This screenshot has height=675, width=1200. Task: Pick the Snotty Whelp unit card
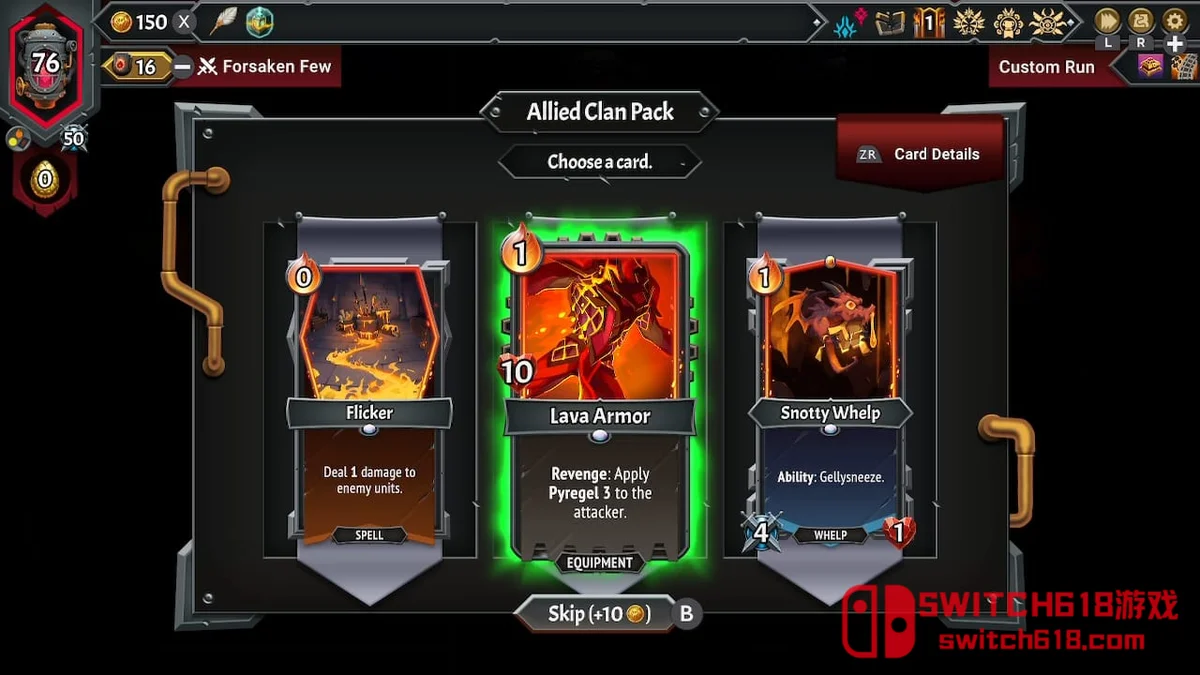coord(830,400)
